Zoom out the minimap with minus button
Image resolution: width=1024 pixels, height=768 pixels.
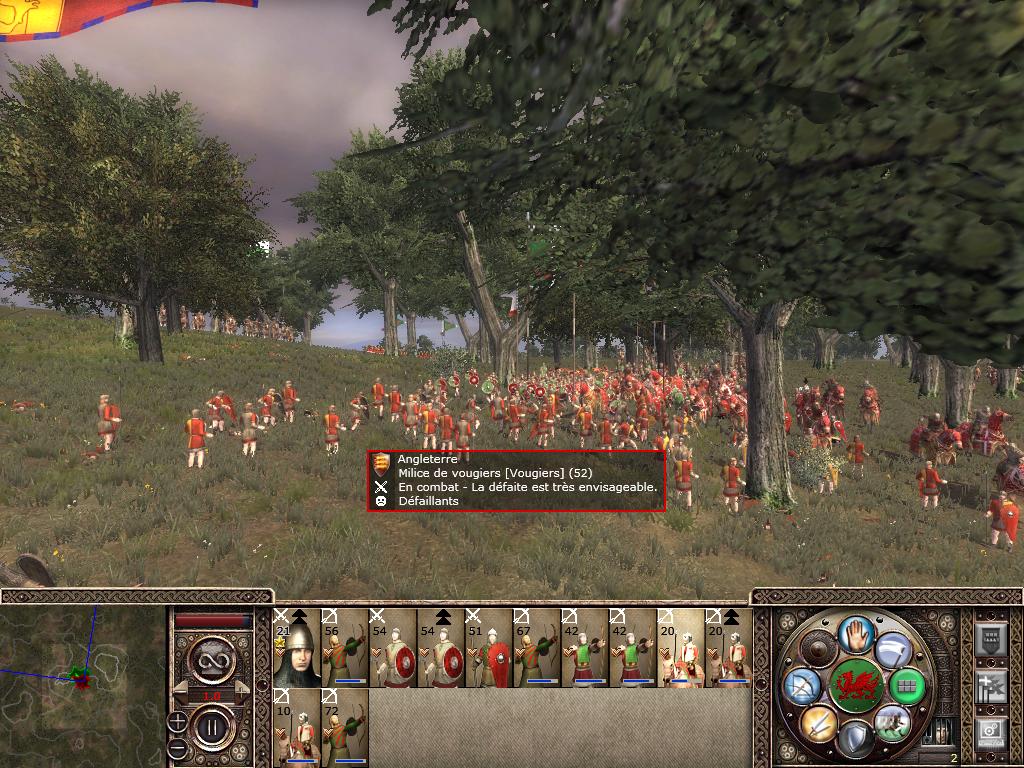click(177, 746)
